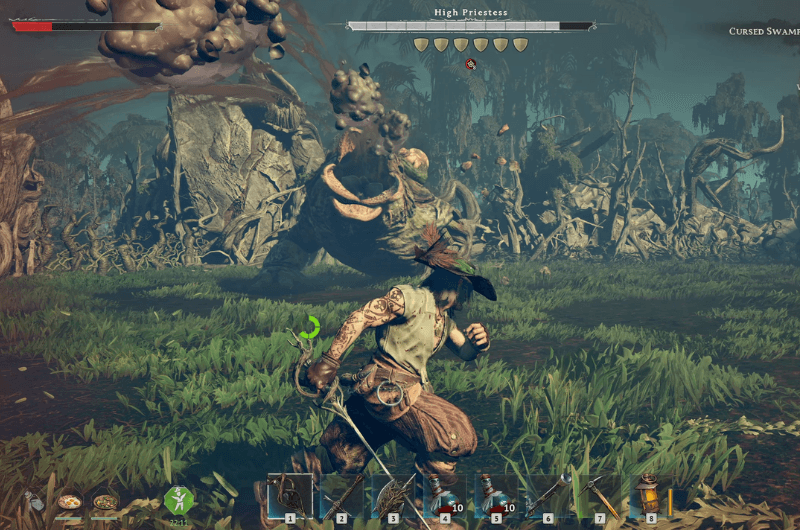Click the salad plate food buff icon
Viewport: 800px width, 530px height.
point(105,501)
